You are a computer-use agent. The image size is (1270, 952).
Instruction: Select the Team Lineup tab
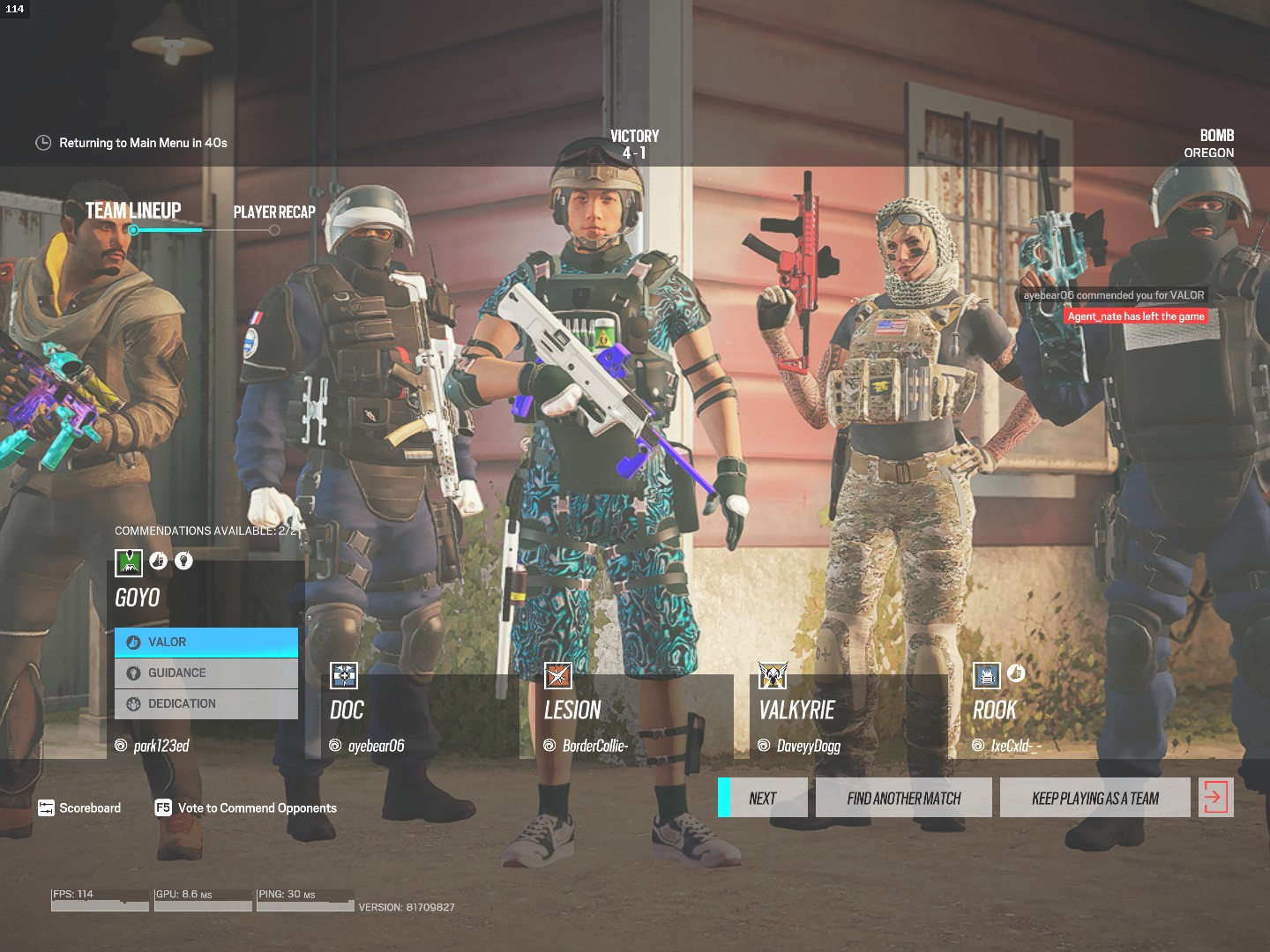click(133, 212)
